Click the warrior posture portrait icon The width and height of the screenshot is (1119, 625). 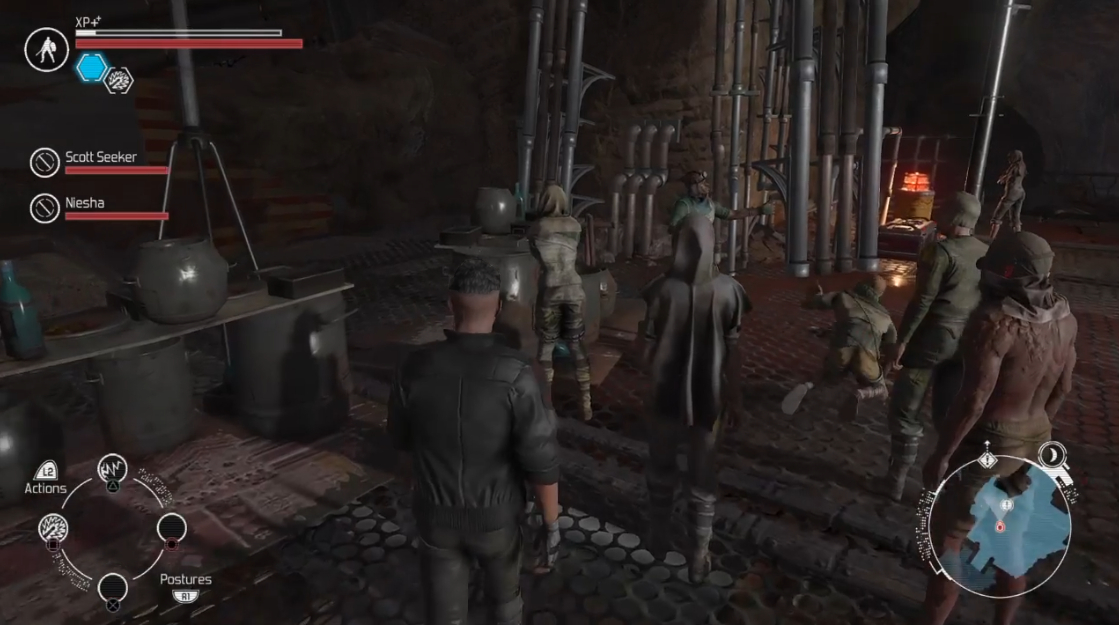46,49
